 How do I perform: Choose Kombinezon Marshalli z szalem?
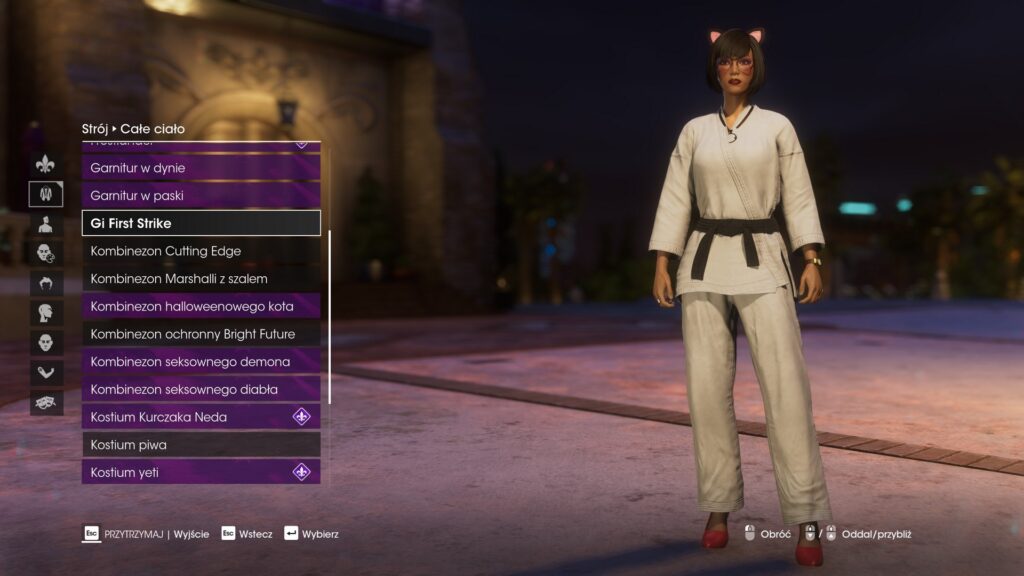[200, 278]
